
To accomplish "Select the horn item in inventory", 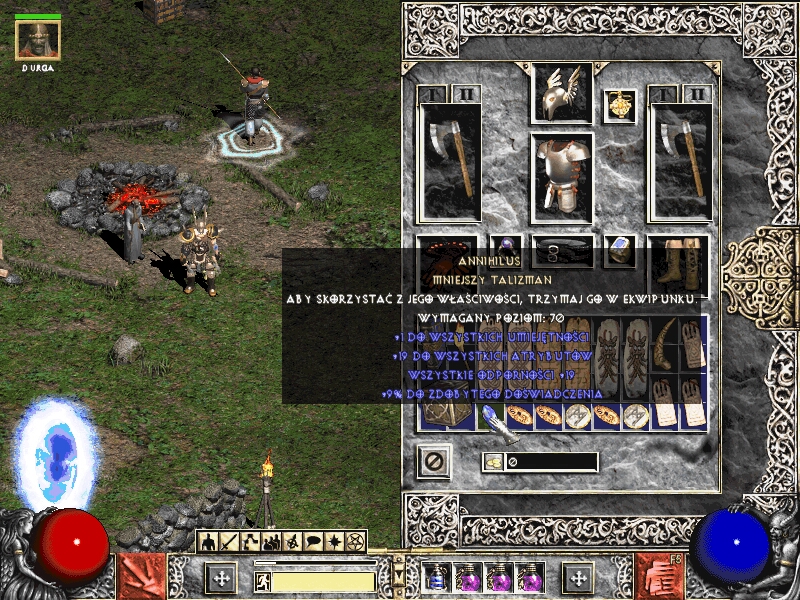I will pos(664,342).
